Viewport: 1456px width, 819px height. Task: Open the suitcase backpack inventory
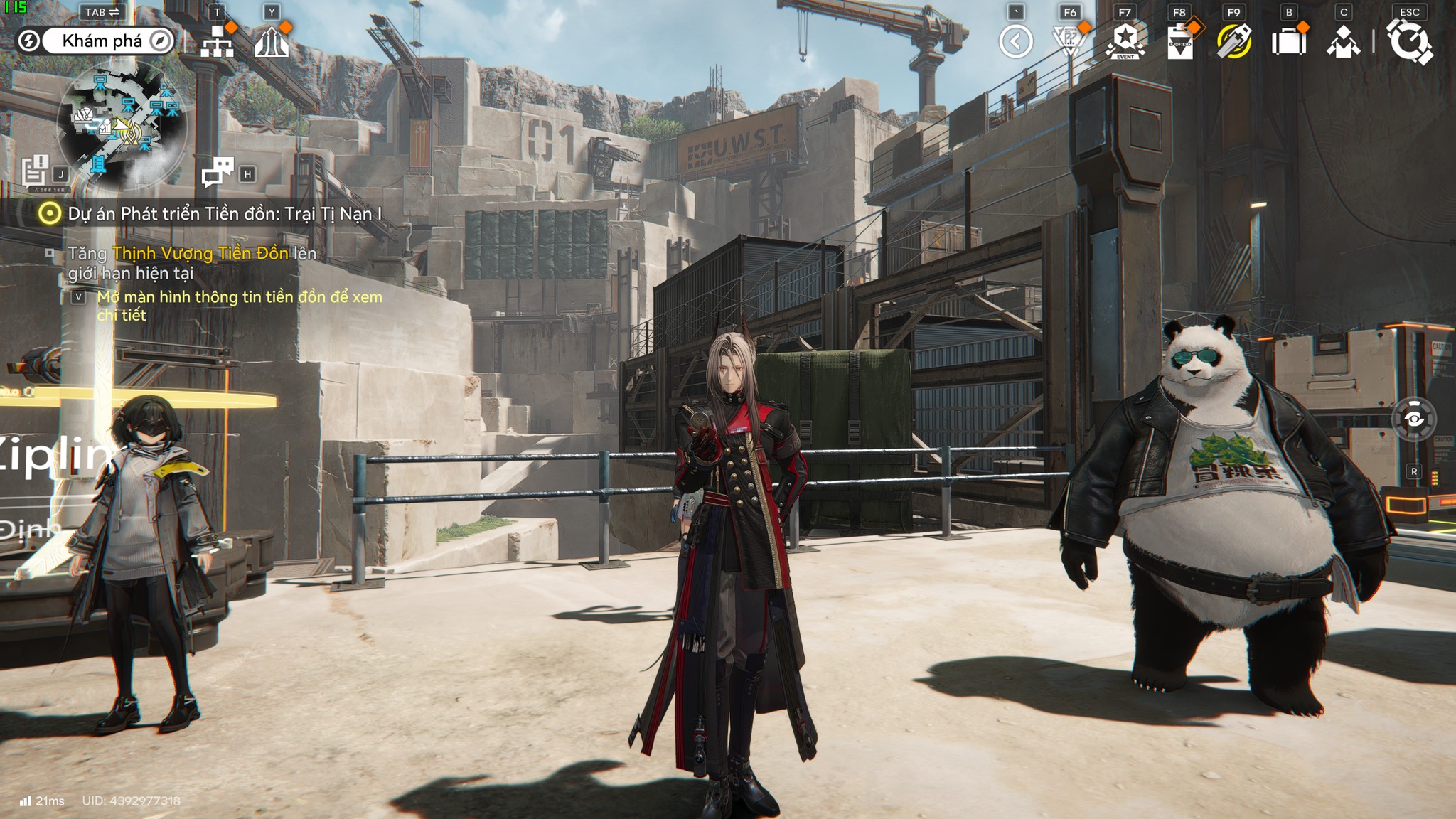(1289, 41)
